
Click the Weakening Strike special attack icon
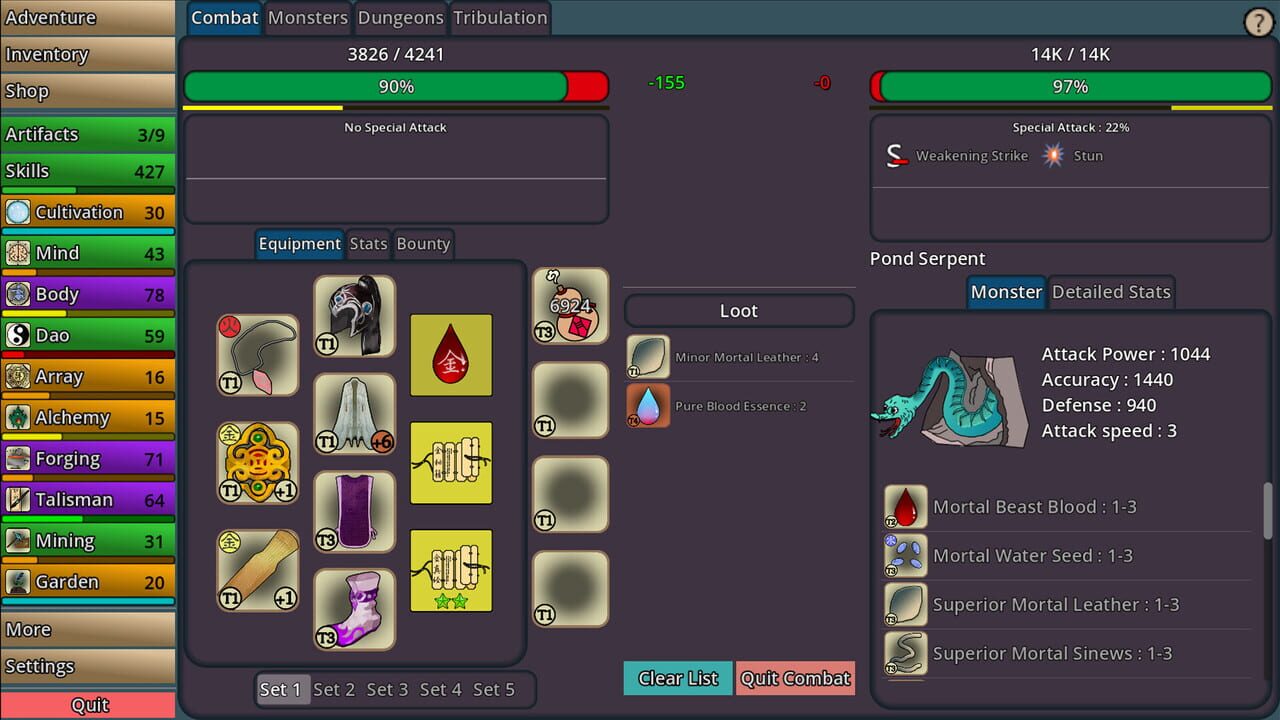click(x=897, y=155)
